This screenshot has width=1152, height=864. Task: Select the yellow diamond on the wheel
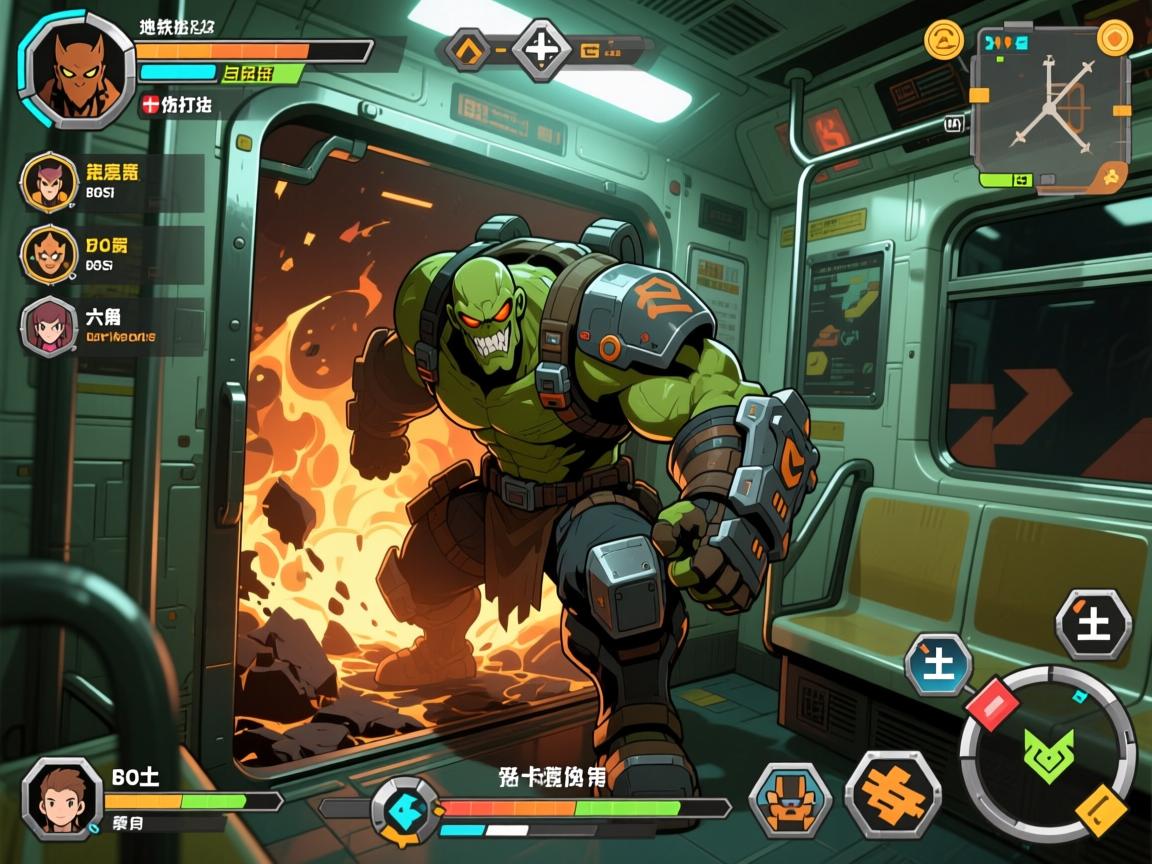[1101, 808]
